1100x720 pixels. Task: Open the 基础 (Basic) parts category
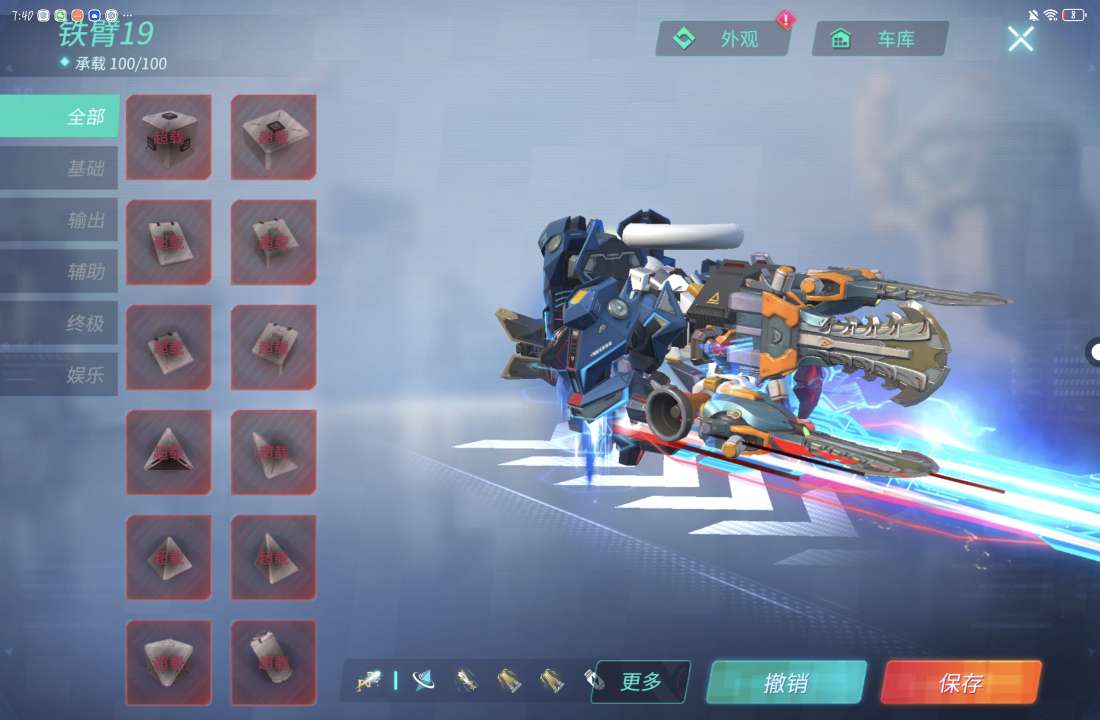[60, 168]
